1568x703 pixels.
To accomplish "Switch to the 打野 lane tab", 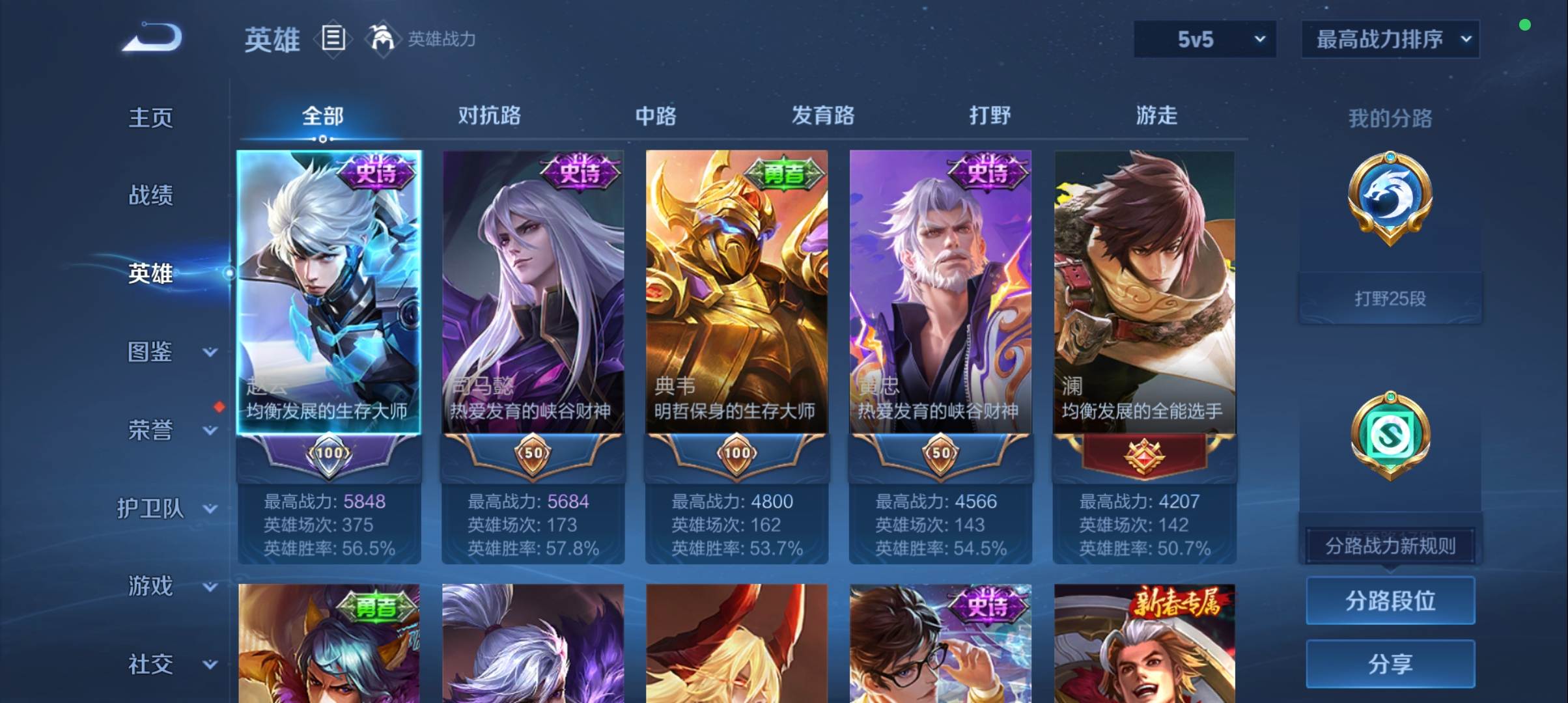I will click(988, 115).
